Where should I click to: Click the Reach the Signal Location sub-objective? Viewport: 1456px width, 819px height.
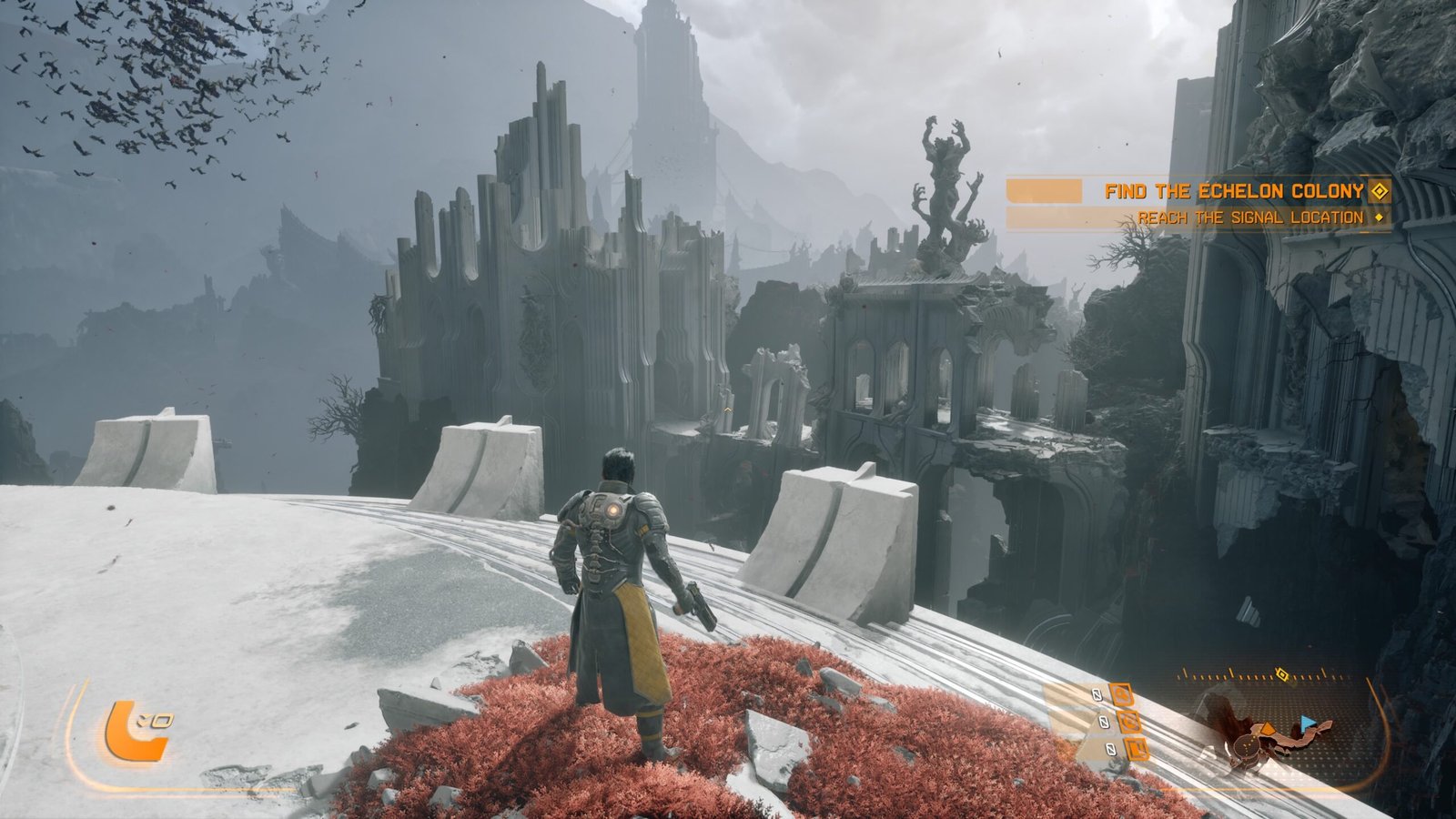tap(1249, 218)
